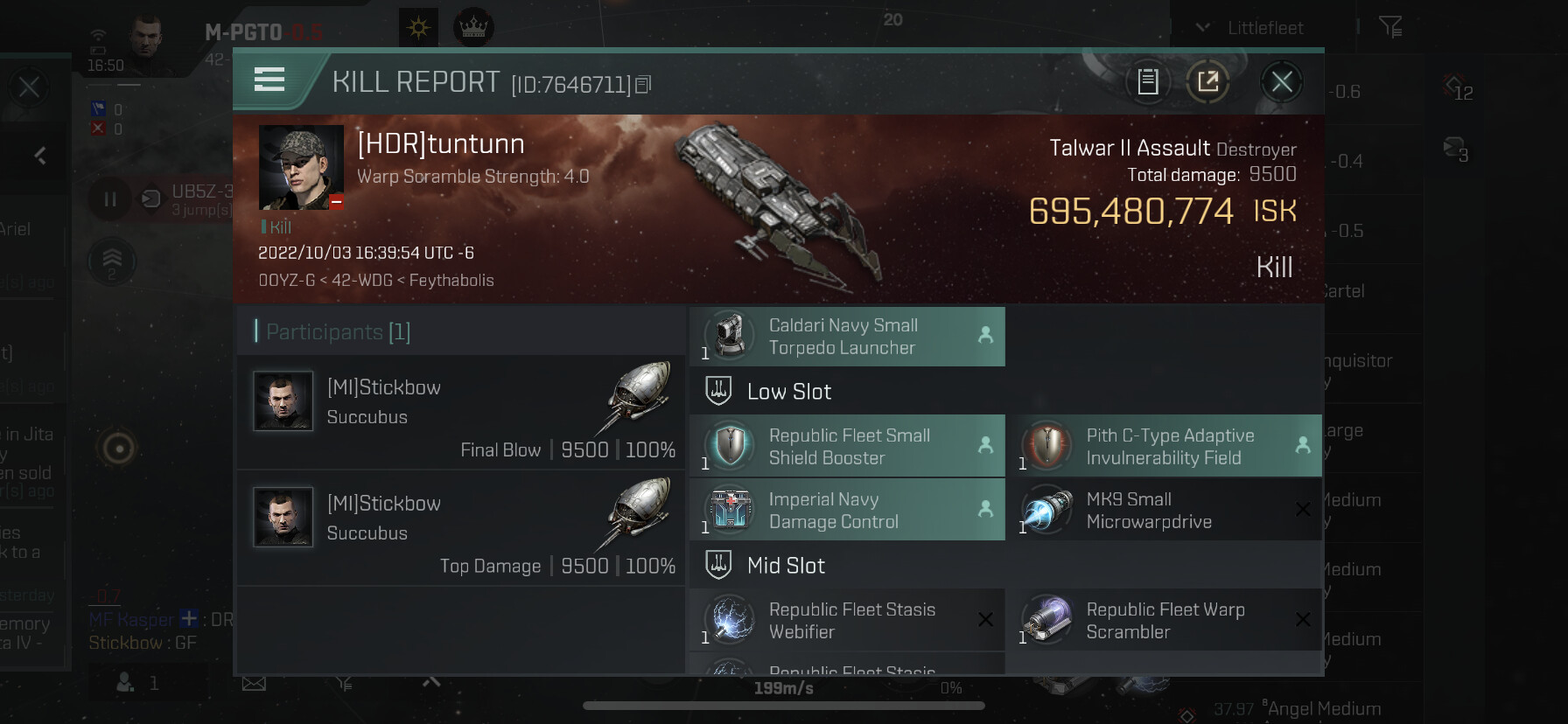Close the left side panel
The height and width of the screenshot is (724, 1568).
point(29,87)
